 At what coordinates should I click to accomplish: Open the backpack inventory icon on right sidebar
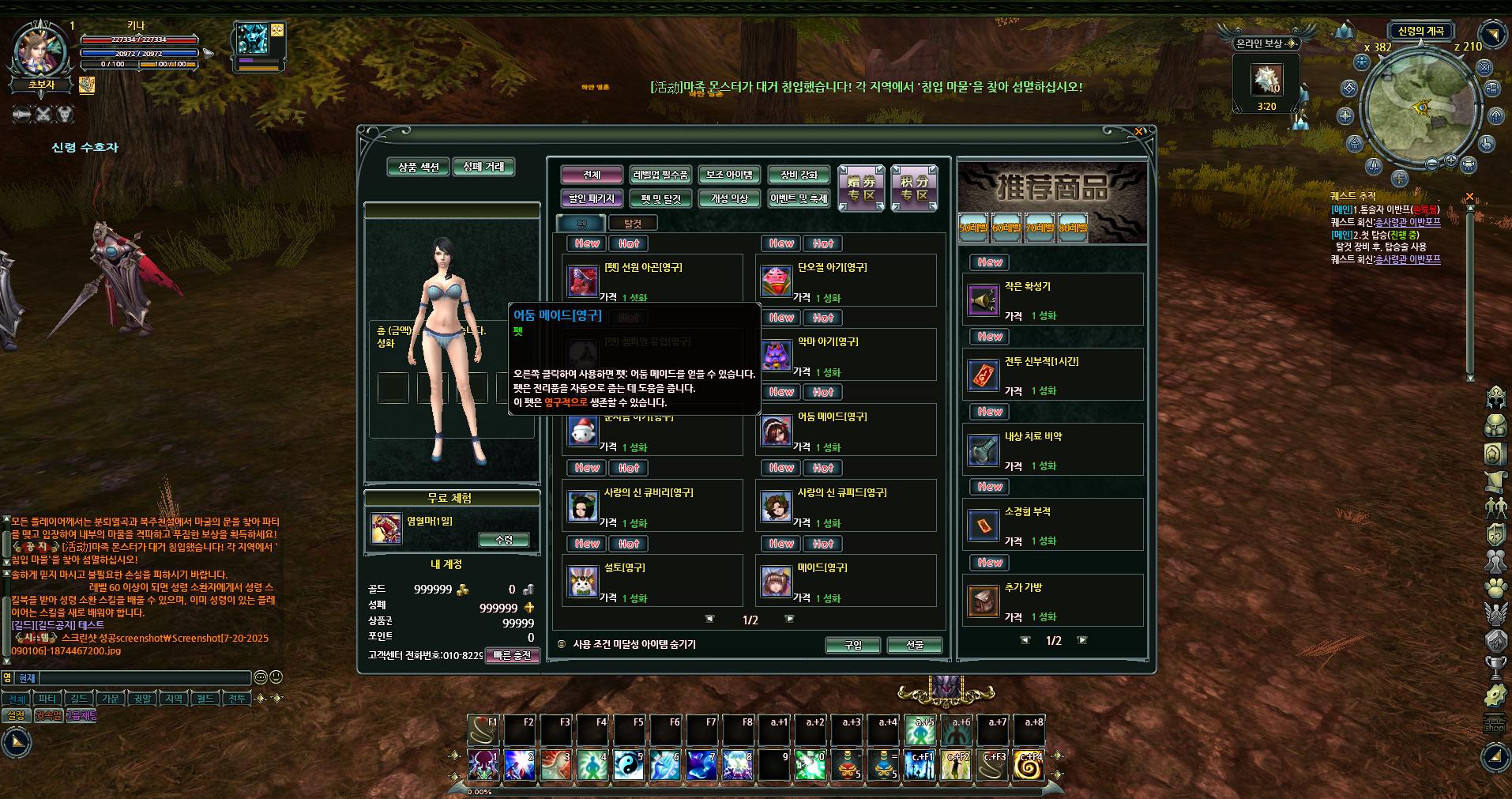[x=1494, y=425]
